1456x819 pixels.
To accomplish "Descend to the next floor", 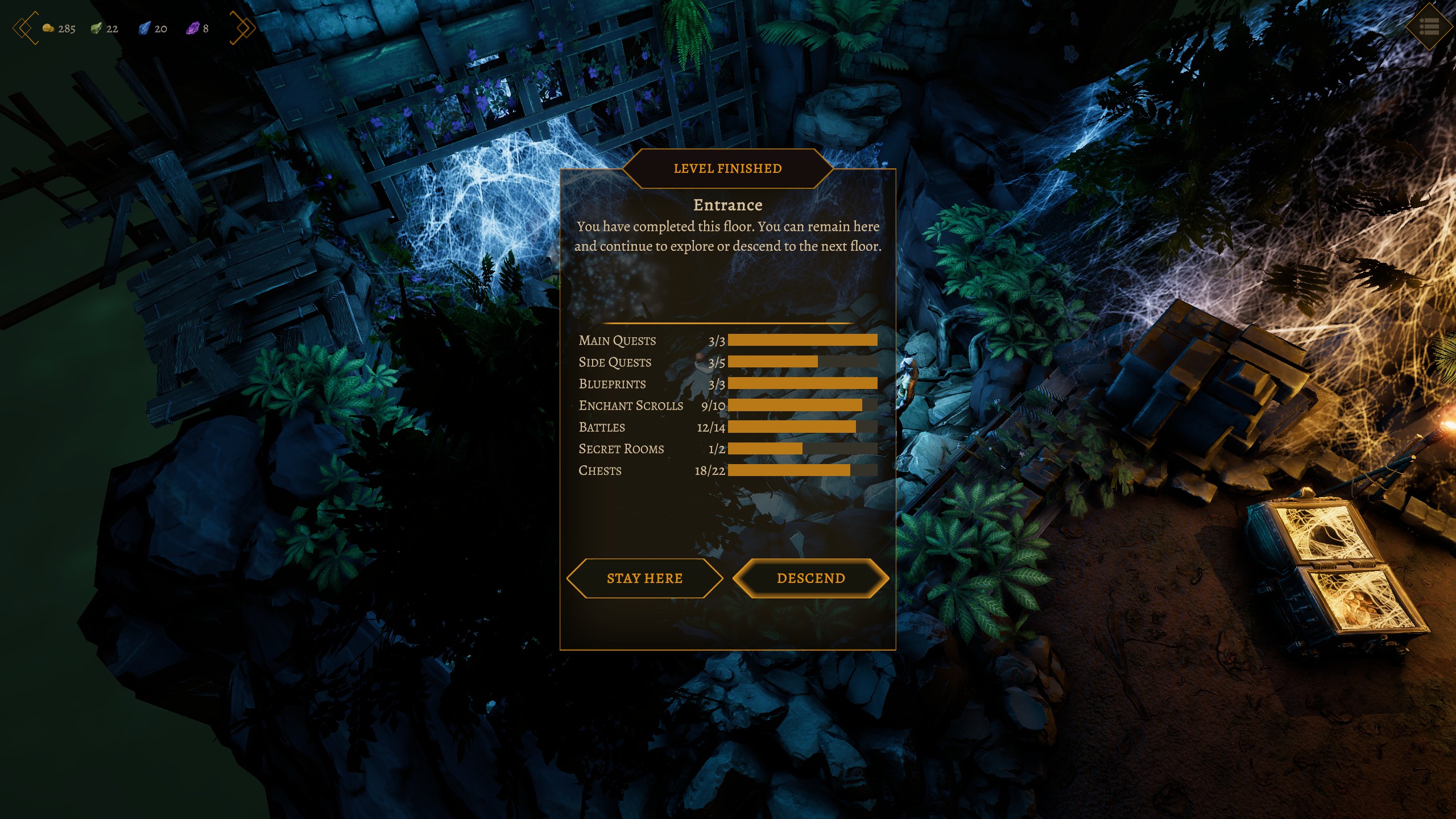I will (810, 578).
